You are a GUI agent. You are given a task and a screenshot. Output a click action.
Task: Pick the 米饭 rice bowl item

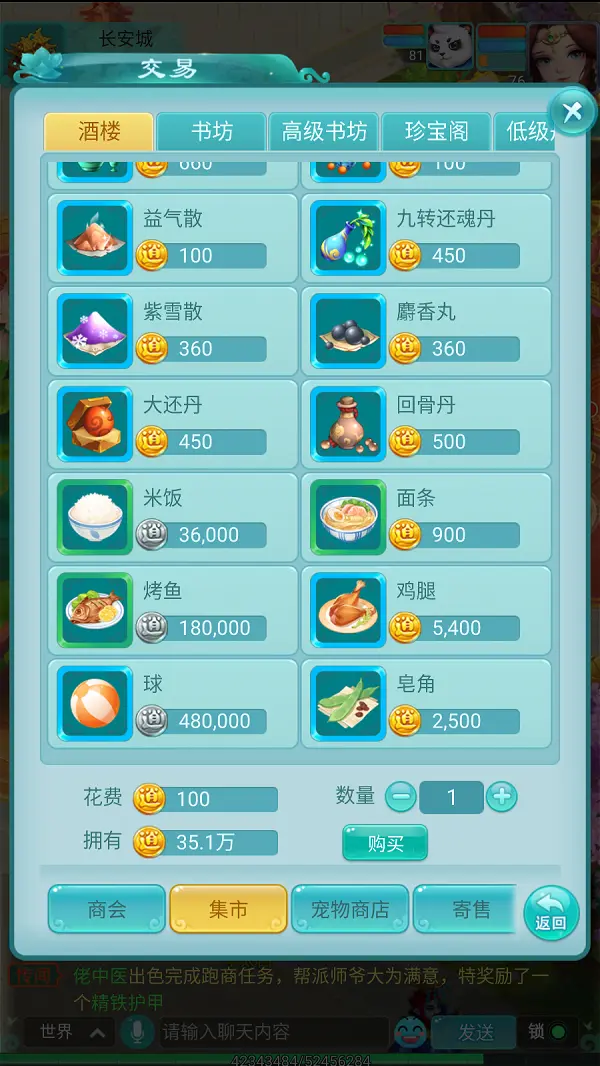click(173, 517)
